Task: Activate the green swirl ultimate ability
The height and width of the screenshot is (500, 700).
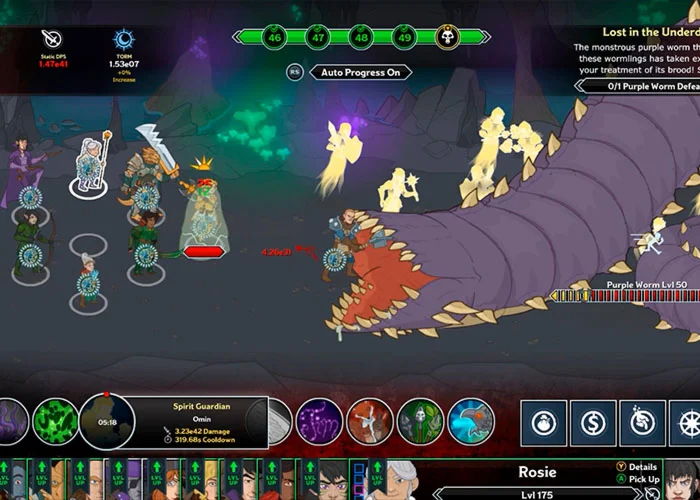Action: (56, 421)
